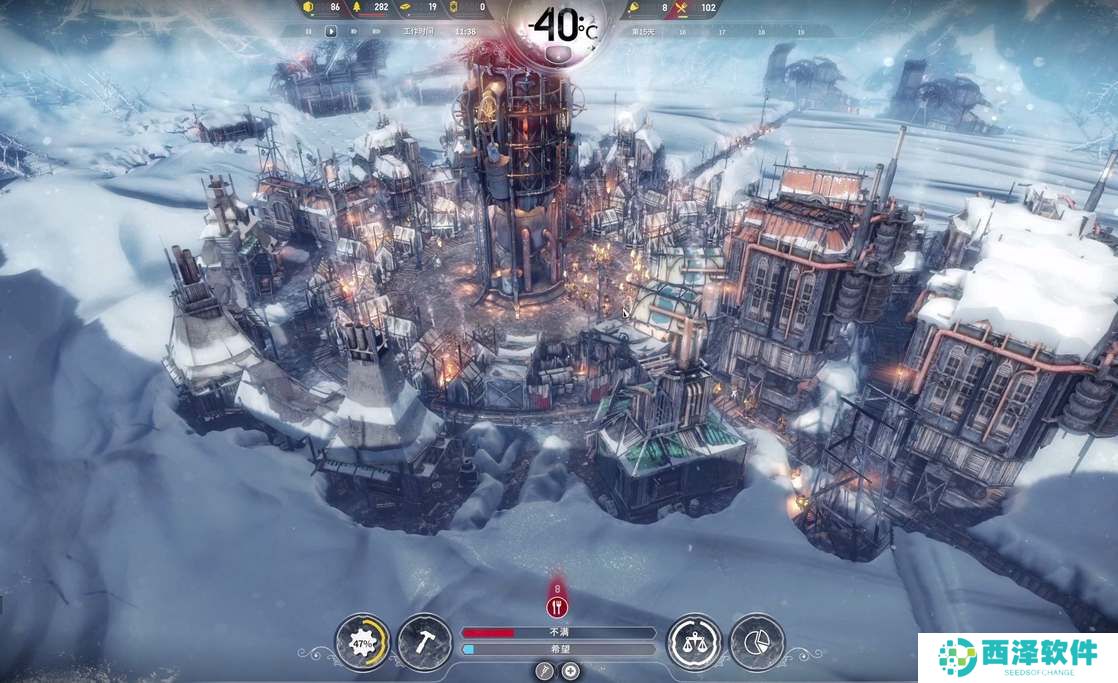Click the small plus button below Hope bar
Viewport: 1118px width, 683px height.
[x=572, y=670]
